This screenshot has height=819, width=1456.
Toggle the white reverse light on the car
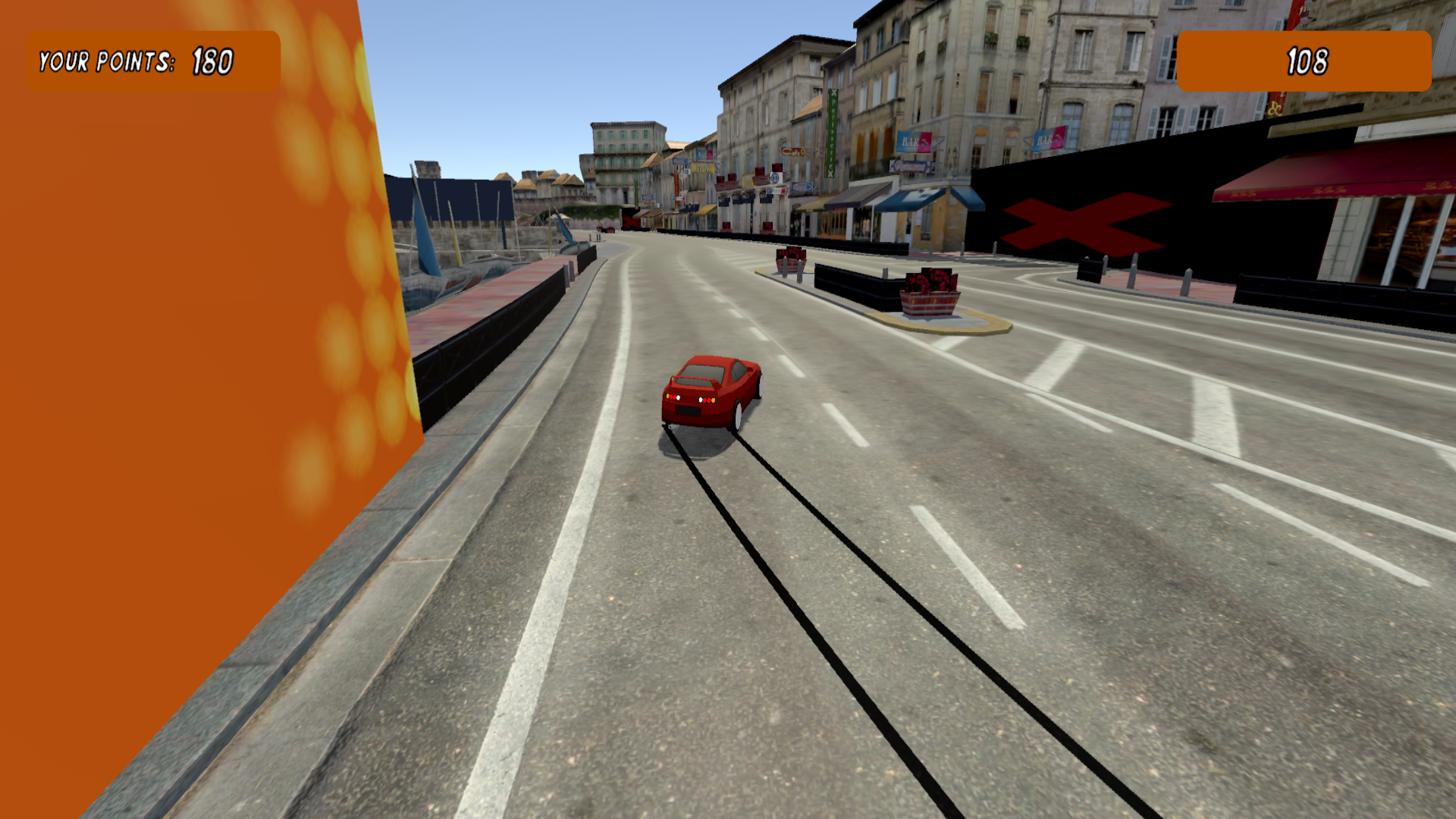pyautogui.click(x=679, y=397)
